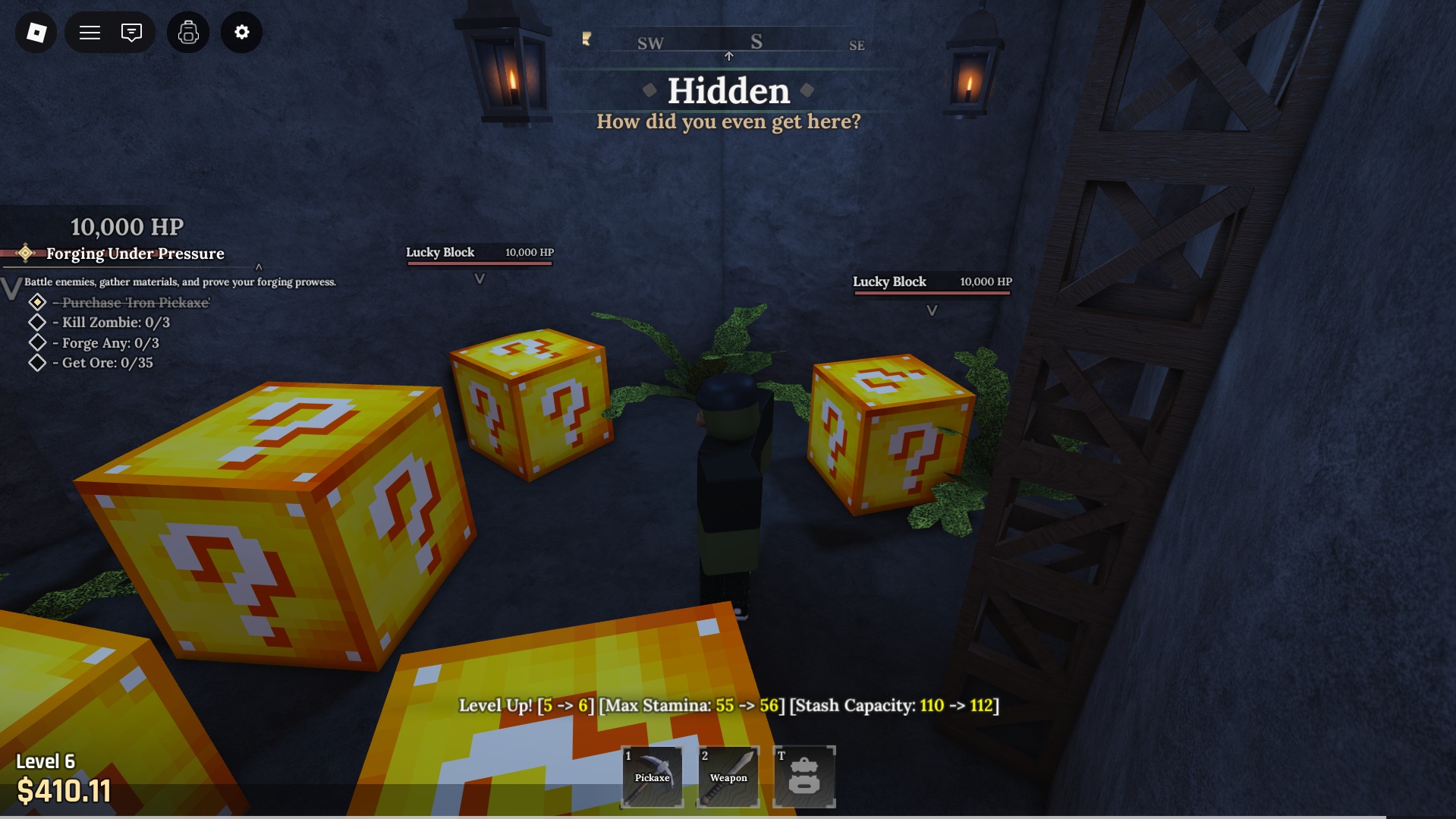This screenshot has height=819, width=1456.
Task: Toggle the 'Kill Zombie: 0/3' quest objective diamond
Action: pos(36,322)
